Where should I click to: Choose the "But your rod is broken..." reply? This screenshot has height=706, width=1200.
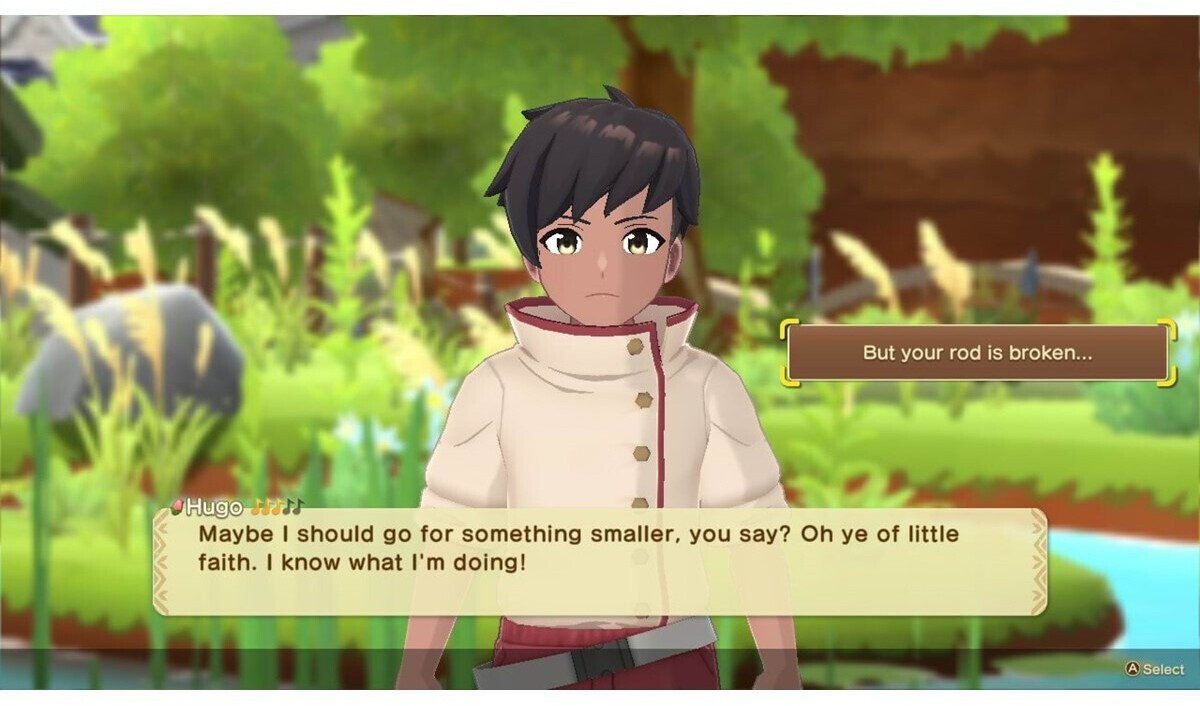click(x=976, y=353)
